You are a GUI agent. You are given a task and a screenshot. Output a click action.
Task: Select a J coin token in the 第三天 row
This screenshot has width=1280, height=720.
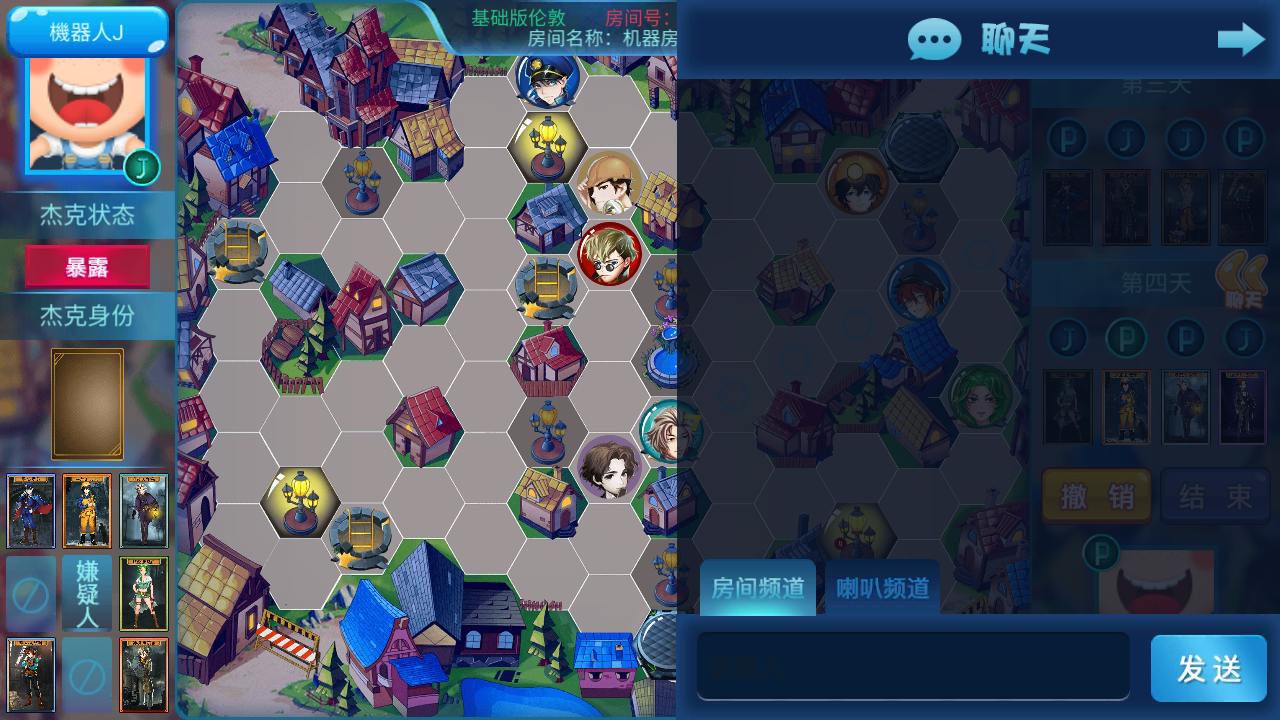point(1125,139)
